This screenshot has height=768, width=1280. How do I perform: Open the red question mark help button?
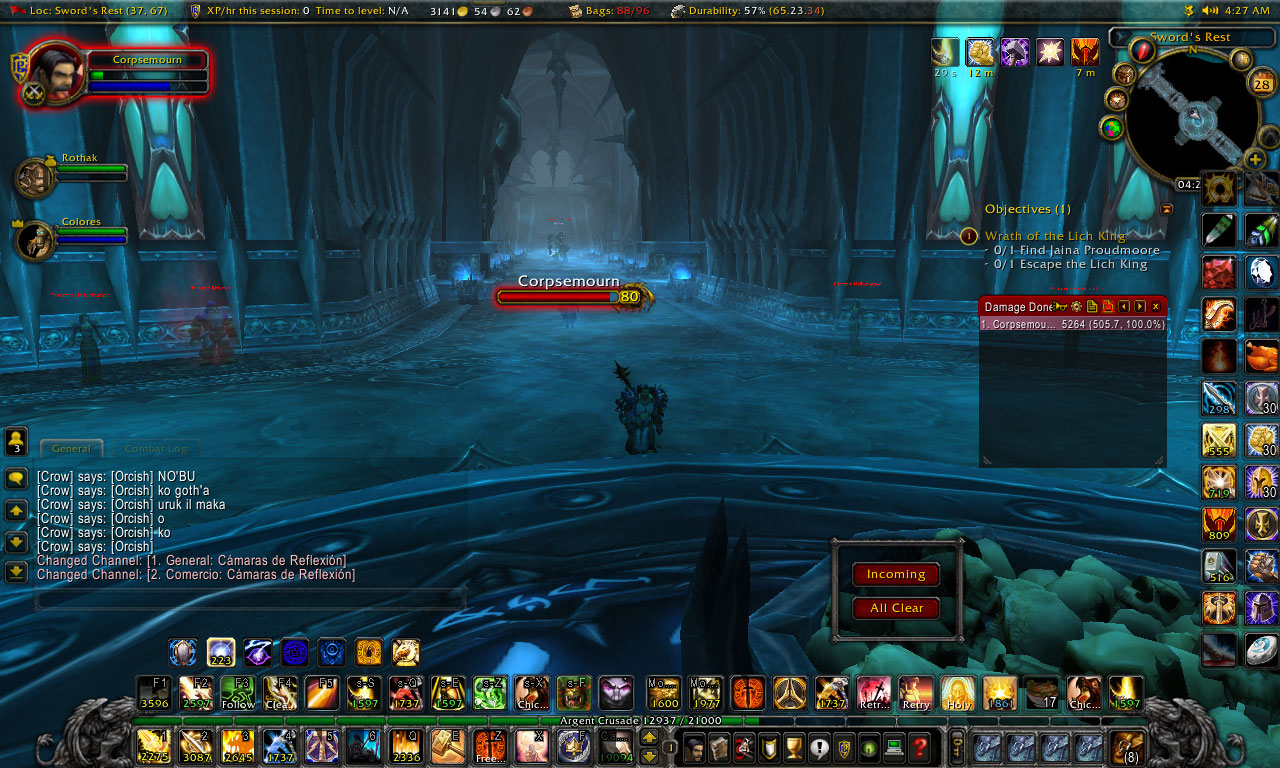919,746
